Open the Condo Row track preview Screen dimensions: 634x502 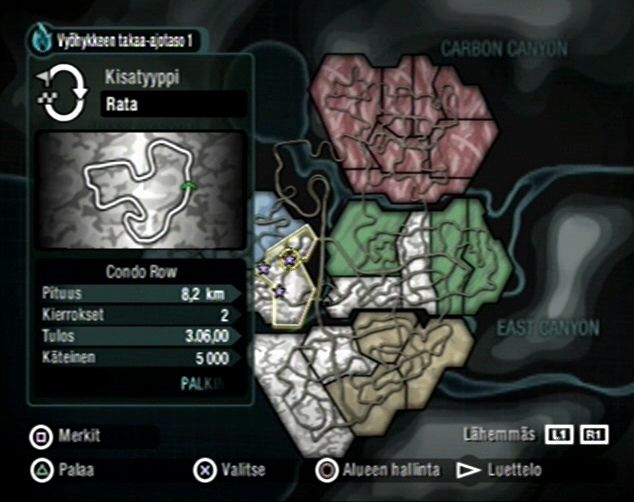tap(140, 190)
